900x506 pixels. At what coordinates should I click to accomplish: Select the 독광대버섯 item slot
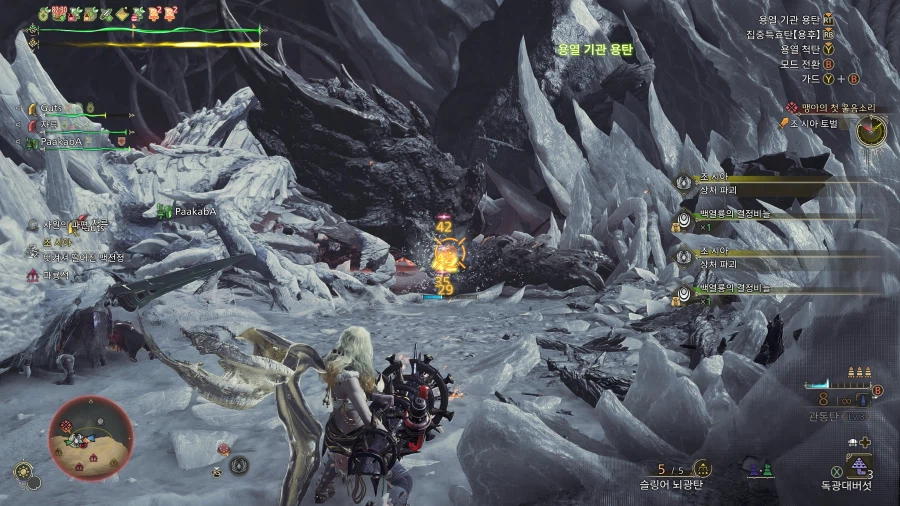(x=859, y=465)
